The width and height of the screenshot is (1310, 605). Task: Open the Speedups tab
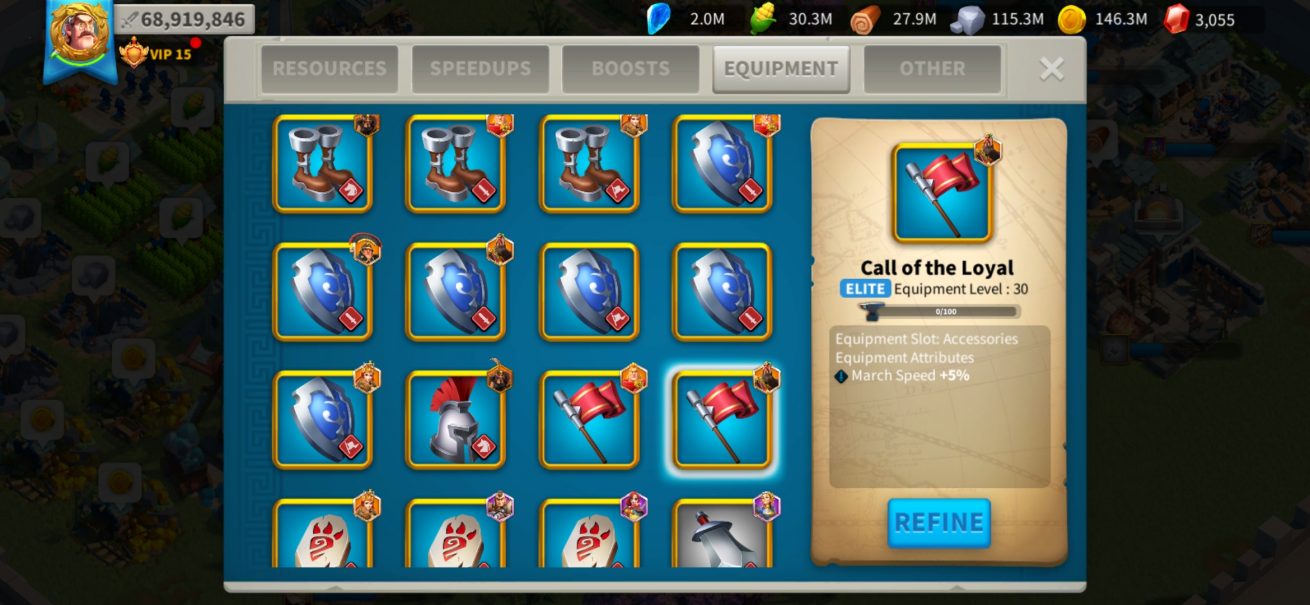[479, 69]
